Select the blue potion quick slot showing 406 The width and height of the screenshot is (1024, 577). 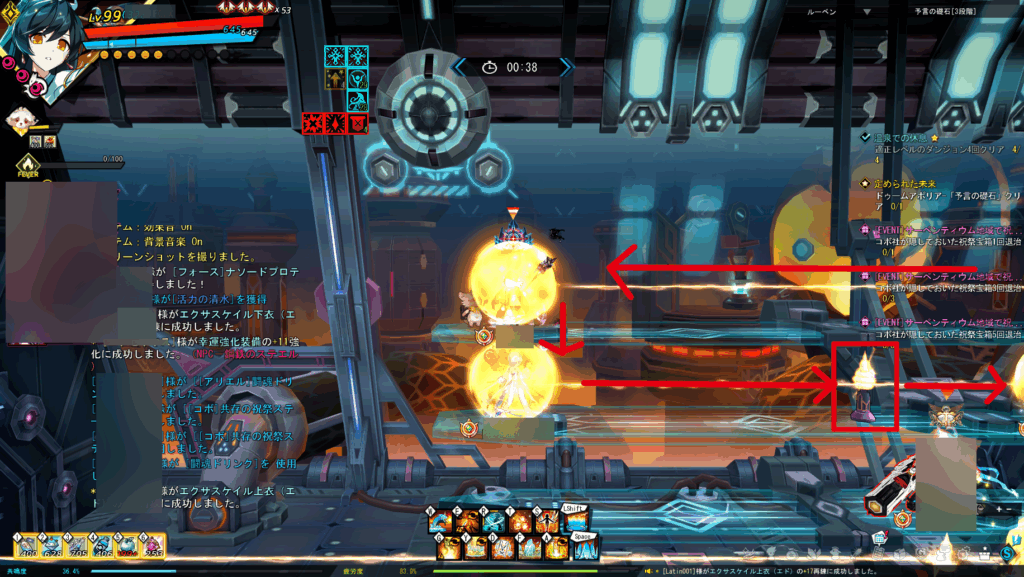click(103, 545)
